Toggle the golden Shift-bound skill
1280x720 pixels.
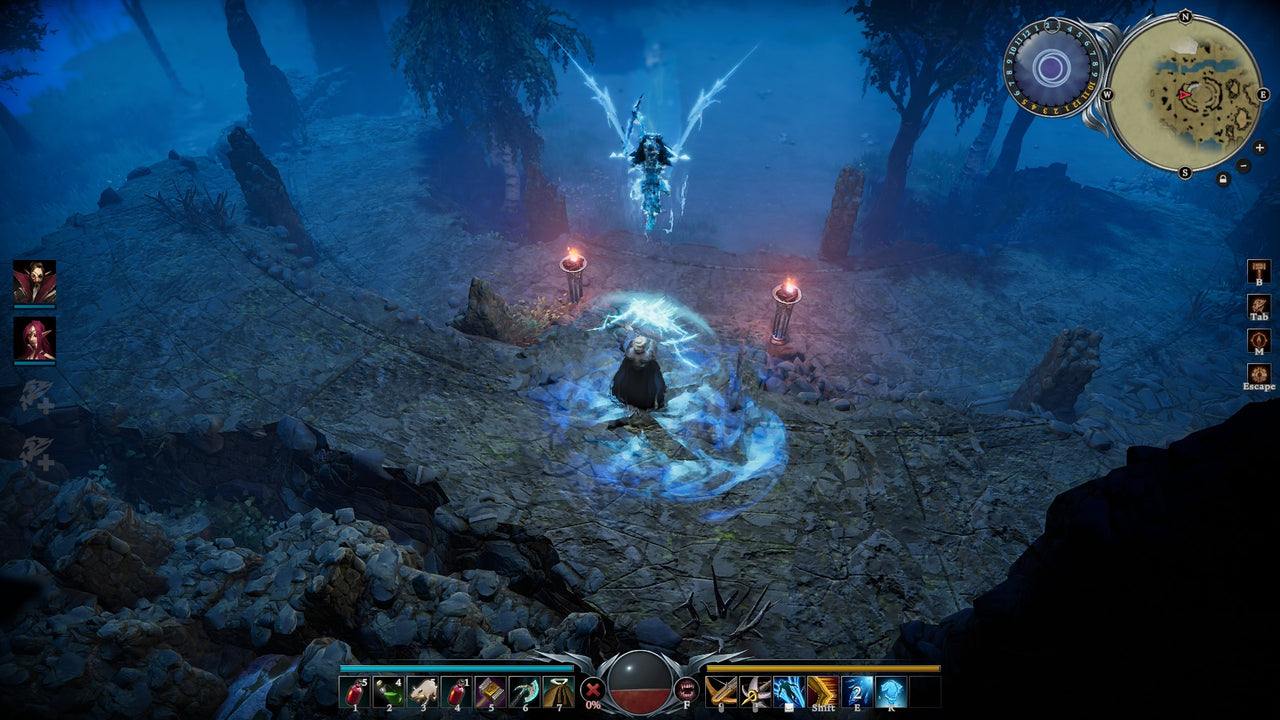click(822, 691)
